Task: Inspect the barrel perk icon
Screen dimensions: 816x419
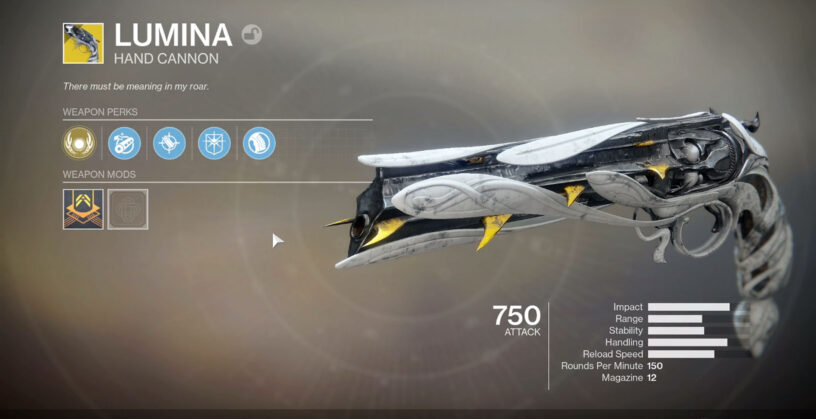Action: point(125,143)
